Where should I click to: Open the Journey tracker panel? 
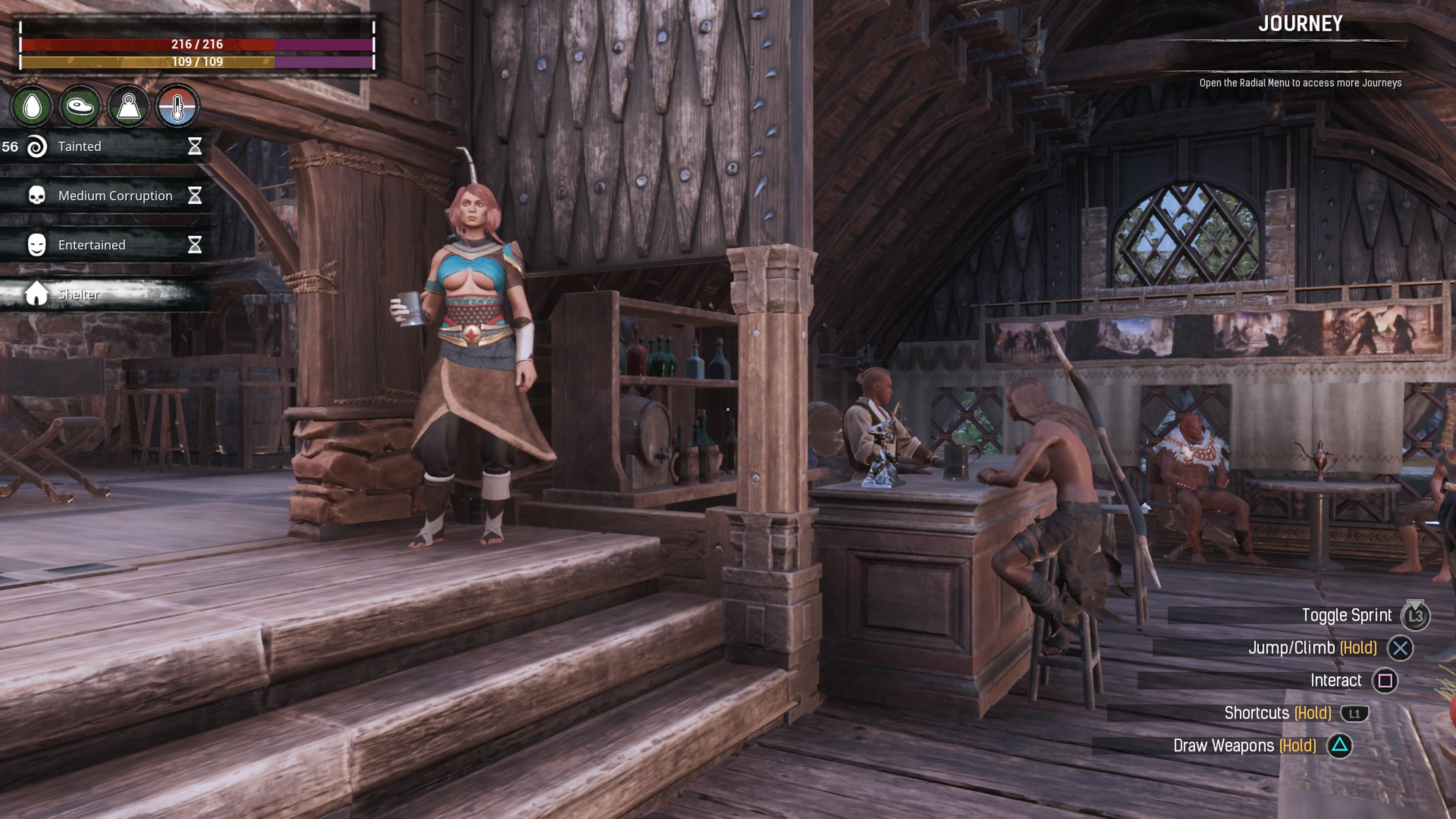pyautogui.click(x=1300, y=24)
